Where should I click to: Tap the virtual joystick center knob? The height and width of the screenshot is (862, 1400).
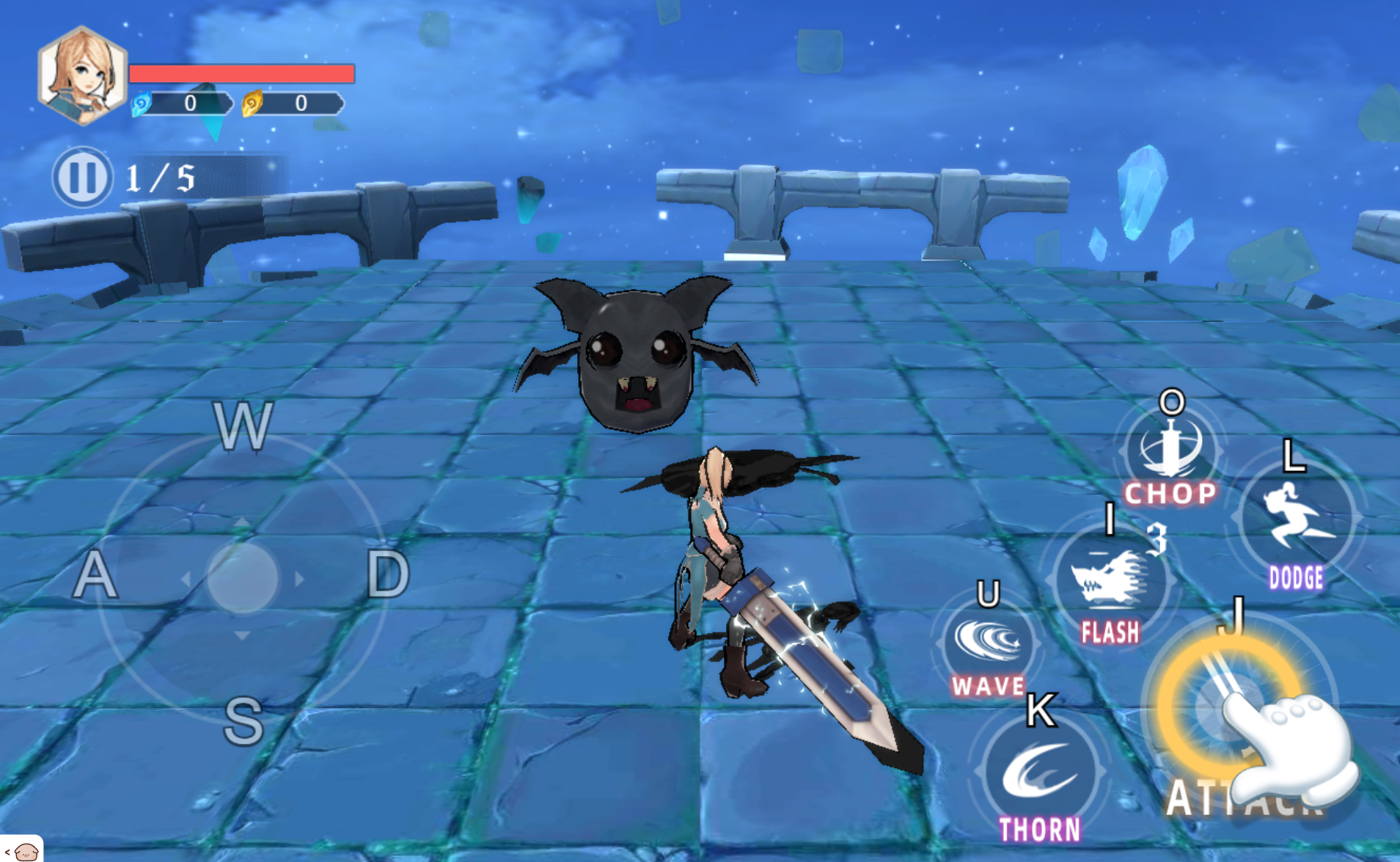[243, 577]
